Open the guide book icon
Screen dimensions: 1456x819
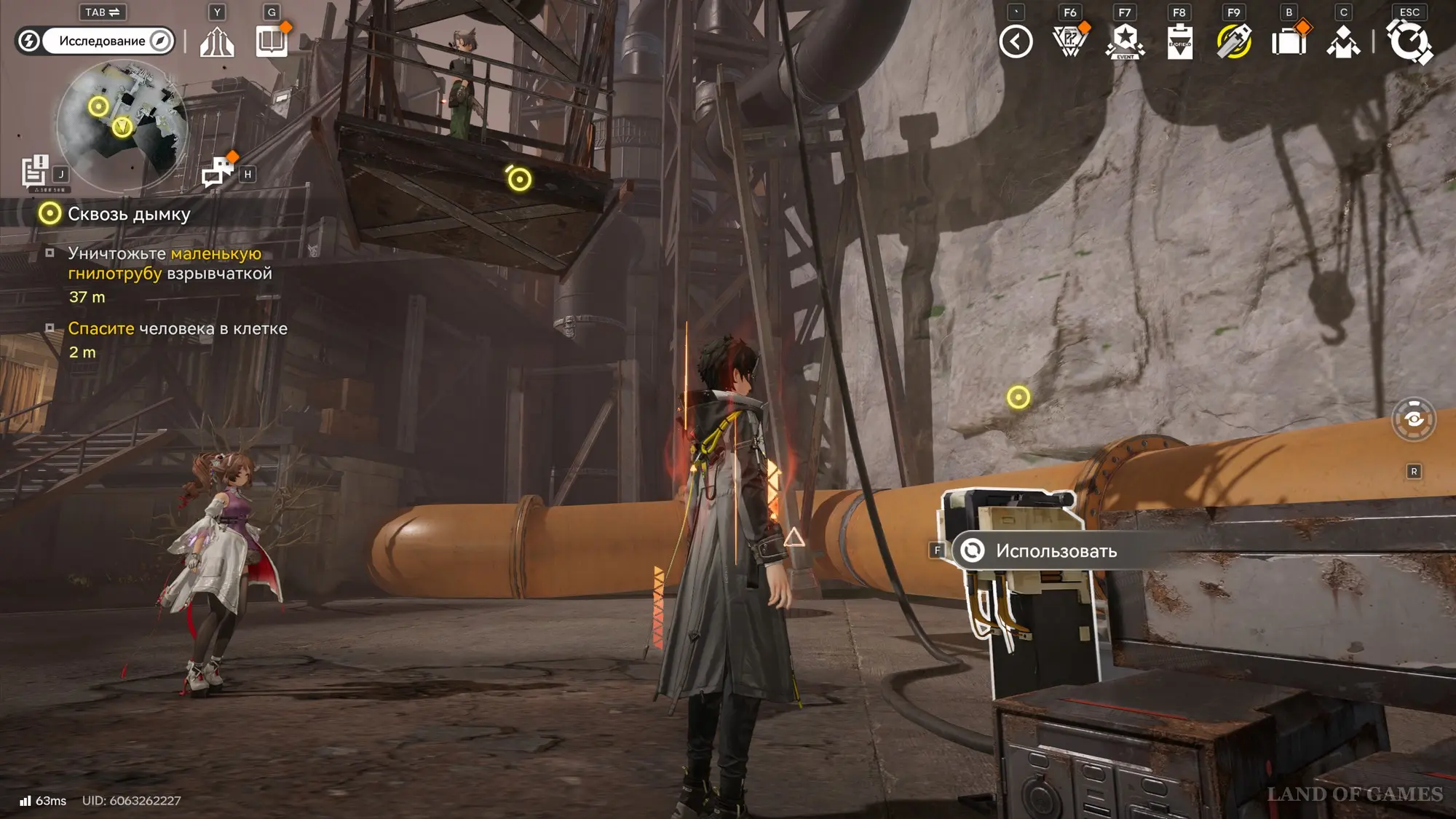[x=272, y=41]
